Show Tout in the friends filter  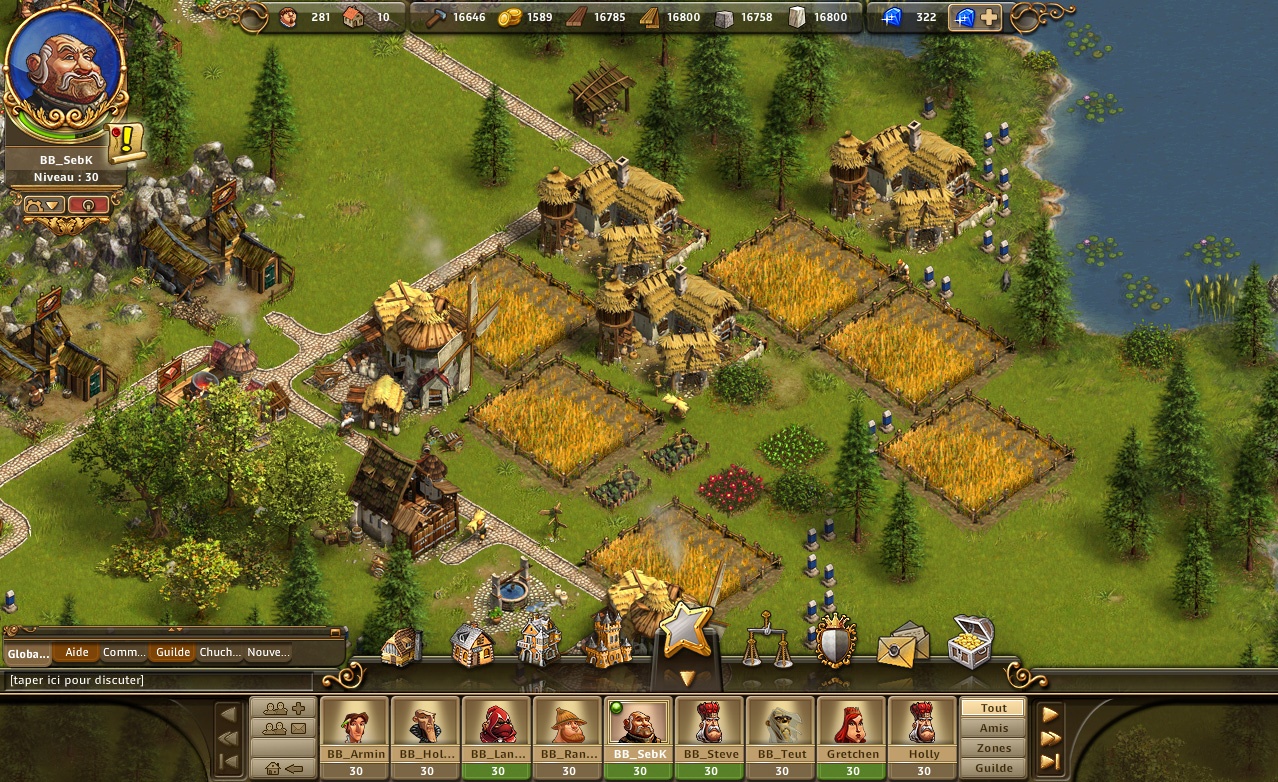(993, 708)
